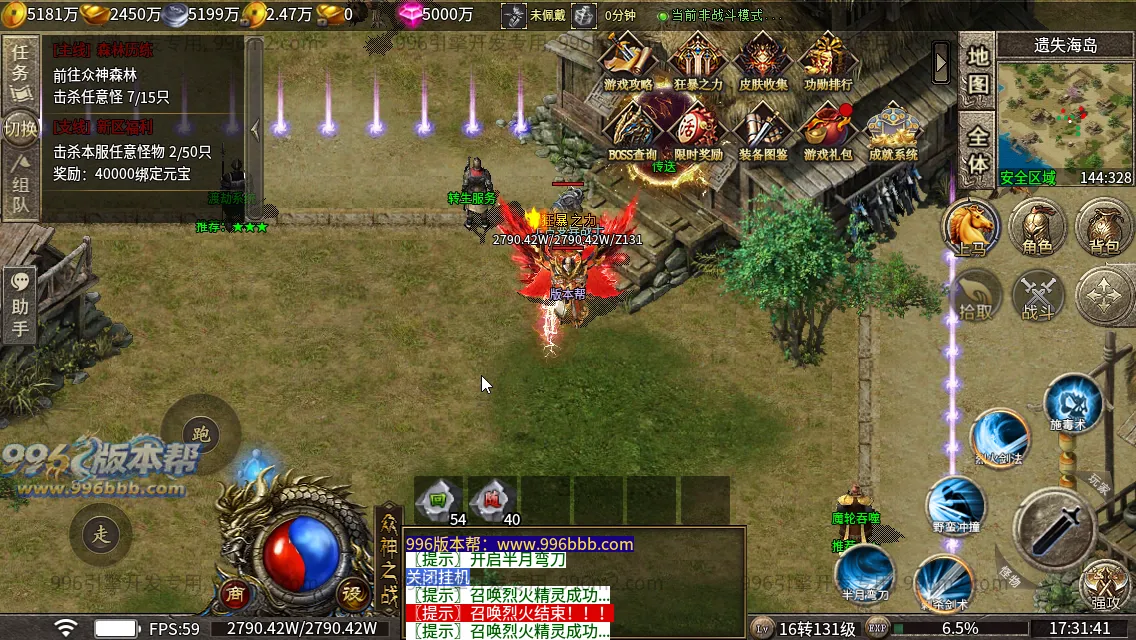Viewport: 1136px width, 640px height.
Task: Open the 角色 character sheet
Action: (1037, 226)
